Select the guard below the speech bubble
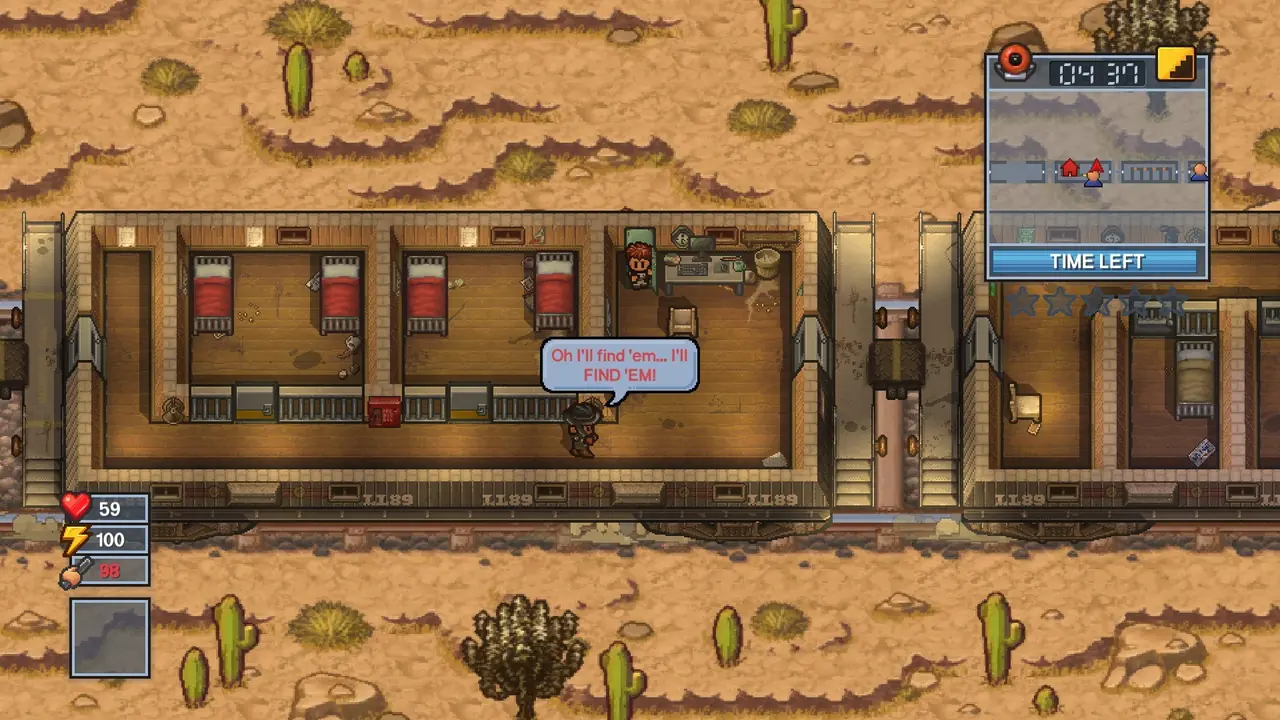This screenshot has width=1280, height=720. coord(582,429)
